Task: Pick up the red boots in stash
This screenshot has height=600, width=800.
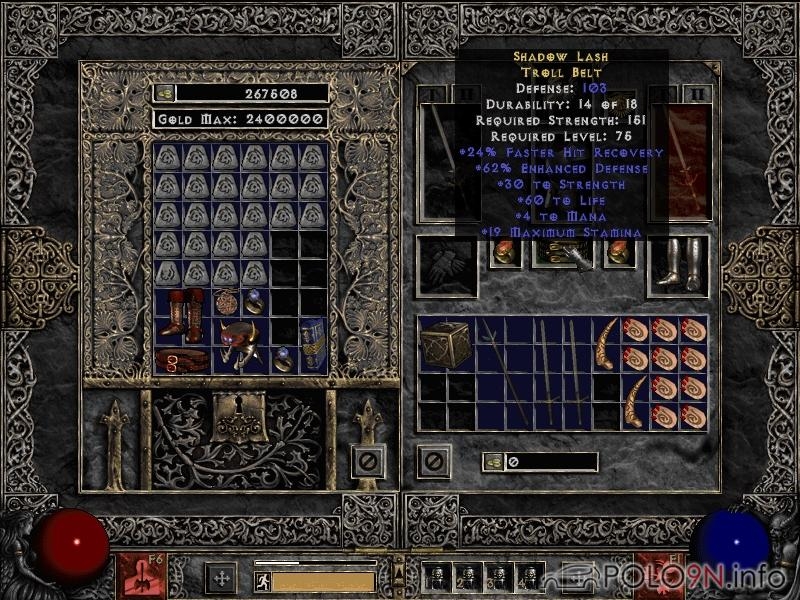Action: (183, 316)
